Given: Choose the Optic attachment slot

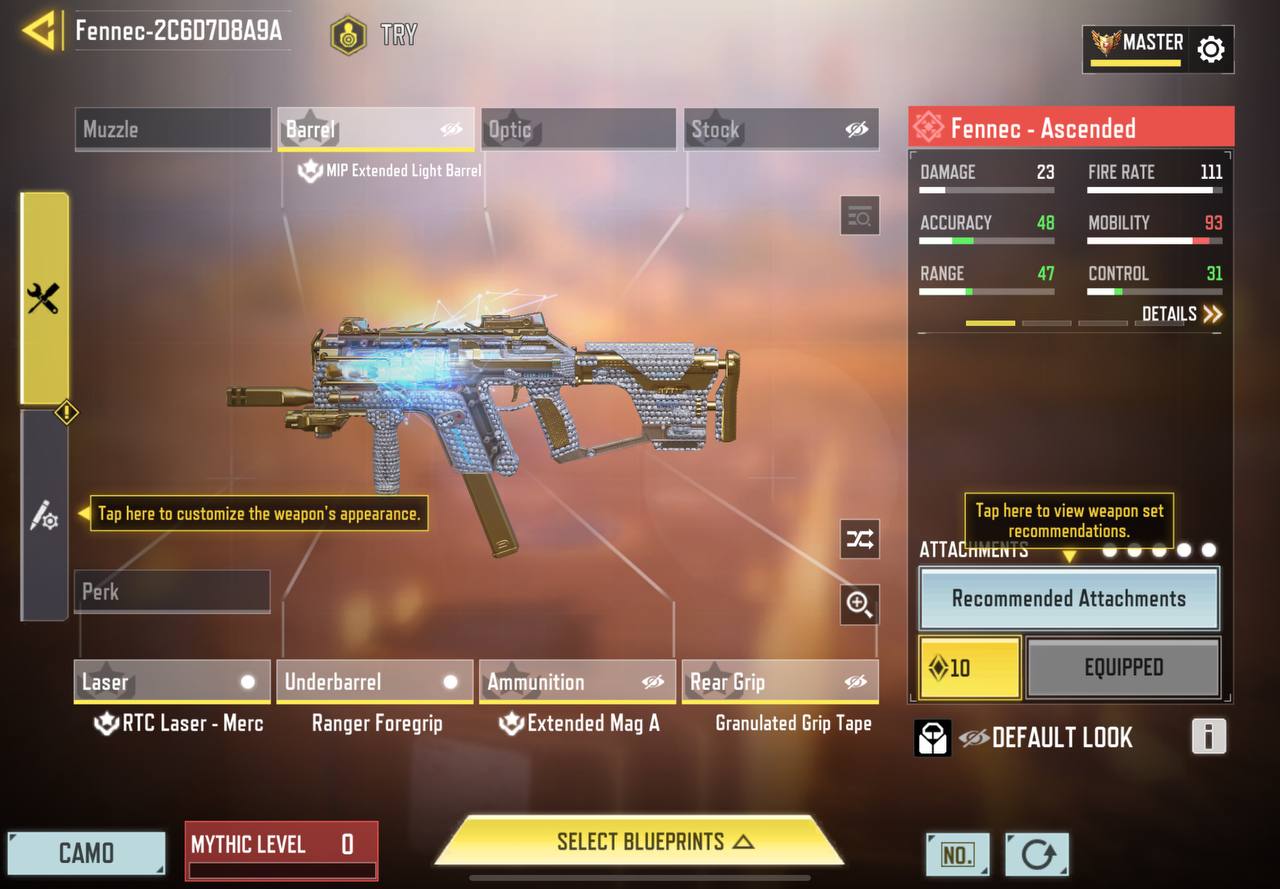Looking at the screenshot, I should 578,129.
